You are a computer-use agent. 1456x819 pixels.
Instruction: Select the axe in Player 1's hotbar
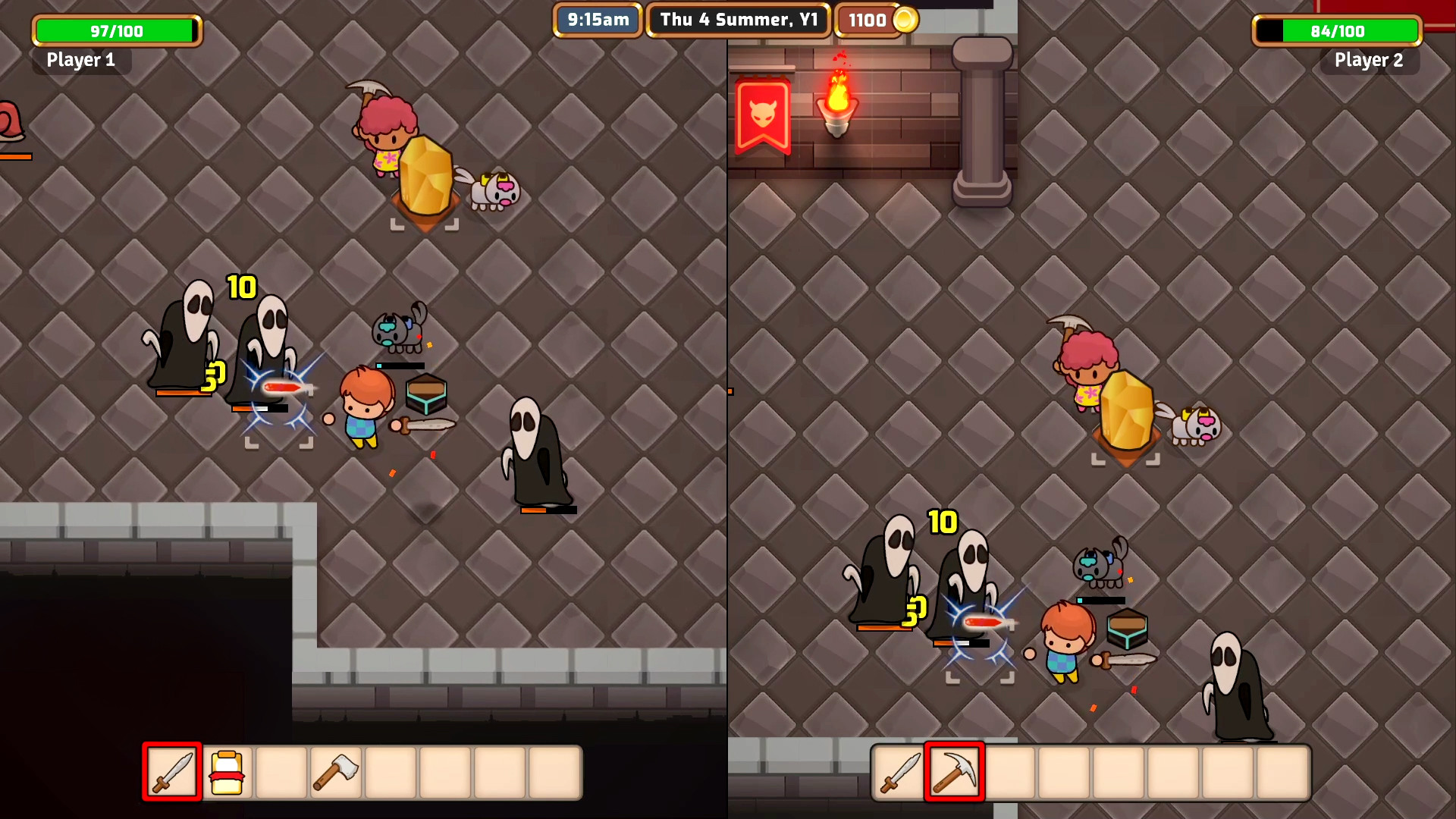tap(335, 771)
